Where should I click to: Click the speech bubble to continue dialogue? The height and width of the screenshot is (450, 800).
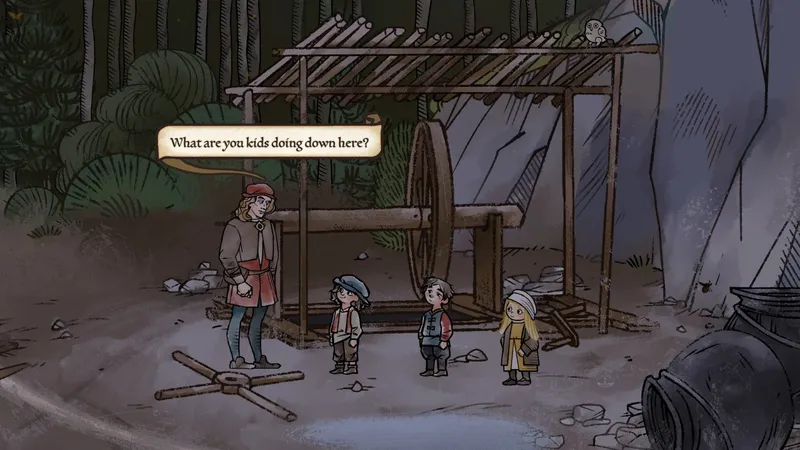pyautogui.click(x=269, y=142)
